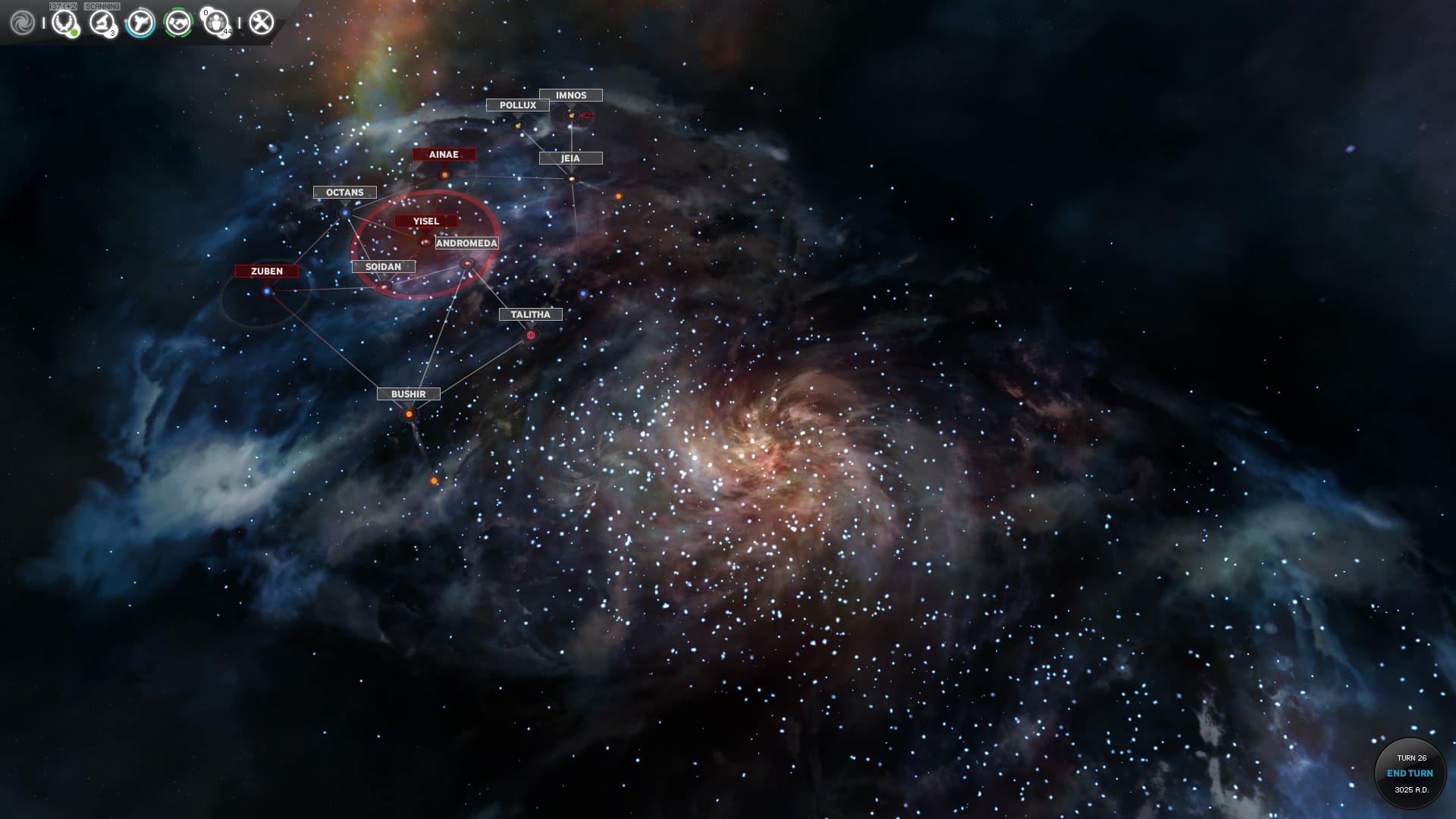Click the green plus badge on the wreath icon
The height and width of the screenshot is (819, 1456).
point(74,31)
